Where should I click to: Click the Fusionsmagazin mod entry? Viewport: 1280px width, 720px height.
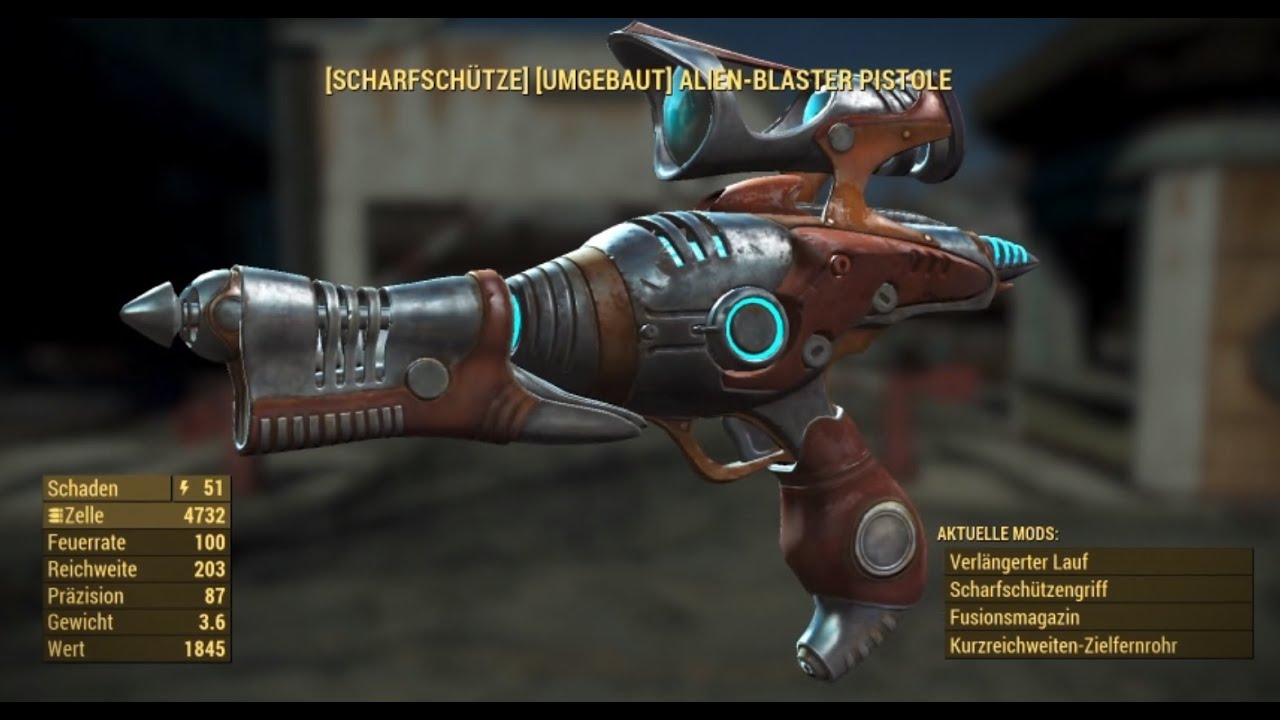1097,618
